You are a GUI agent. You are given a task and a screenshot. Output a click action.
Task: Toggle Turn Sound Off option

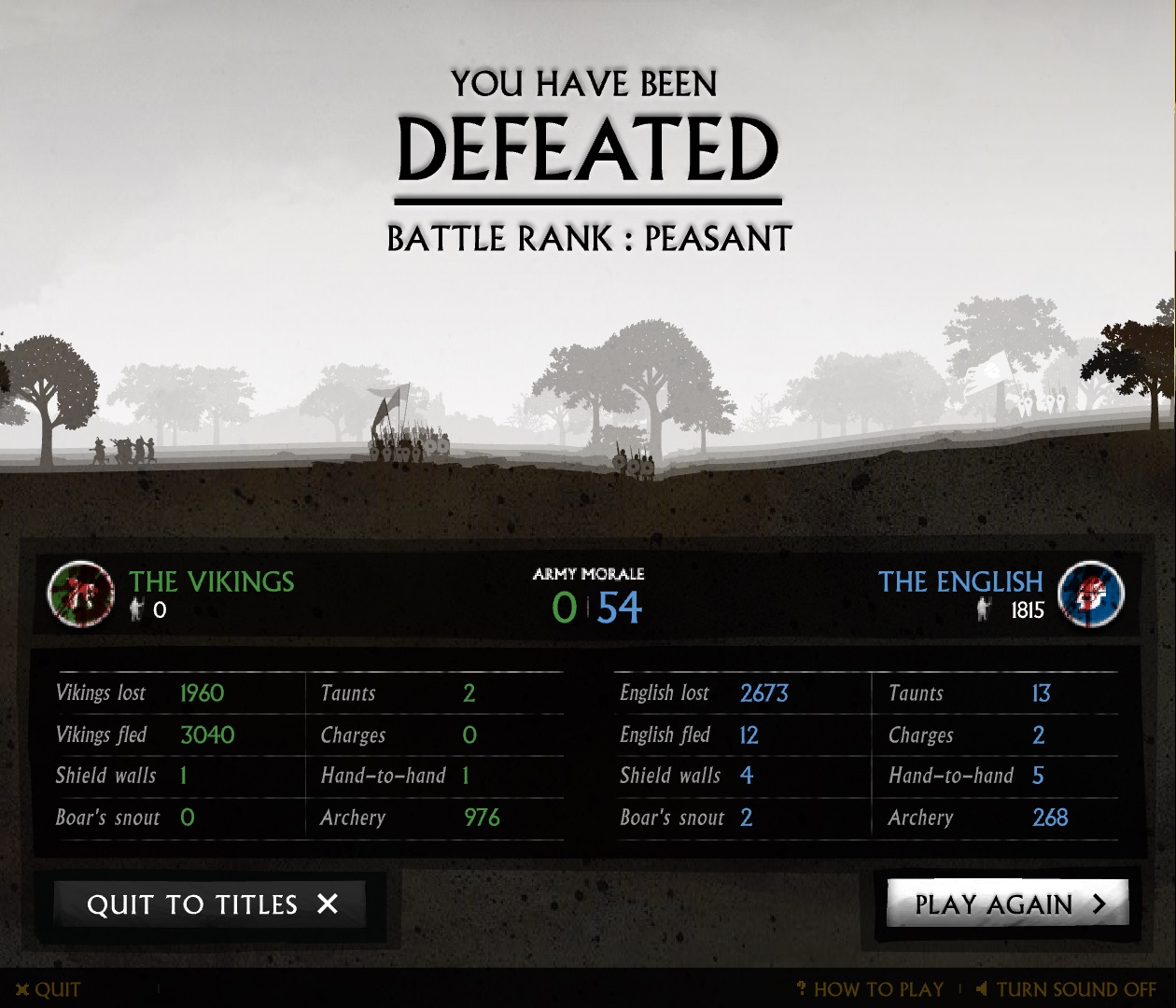click(1067, 989)
